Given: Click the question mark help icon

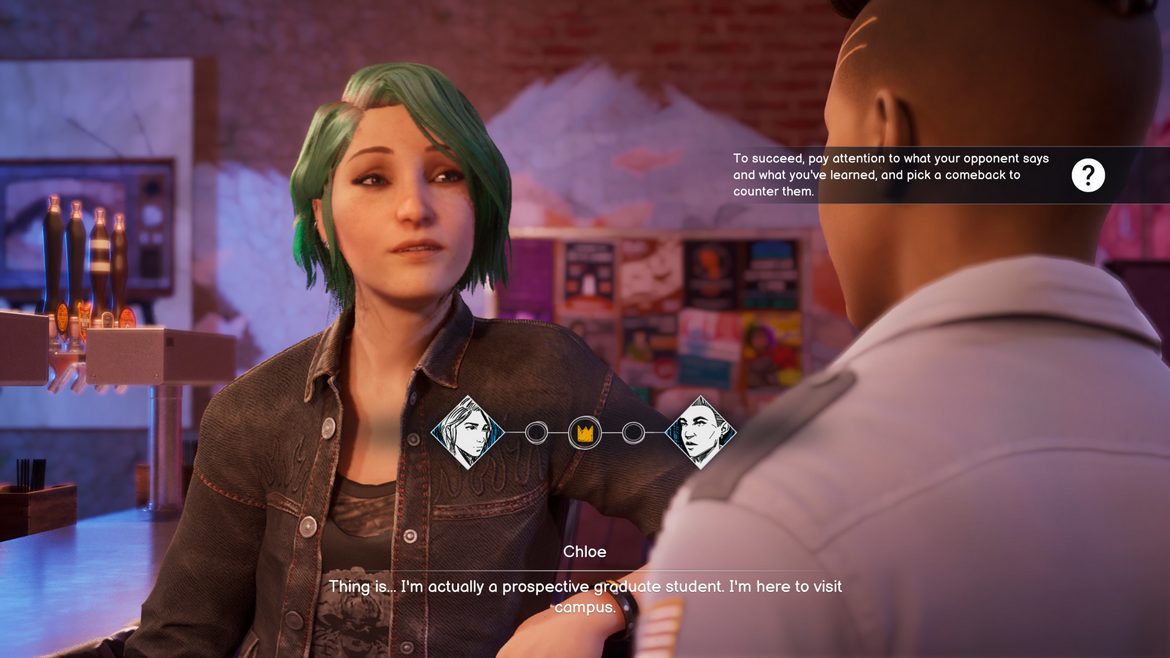Looking at the screenshot, I should (1088, 176).
